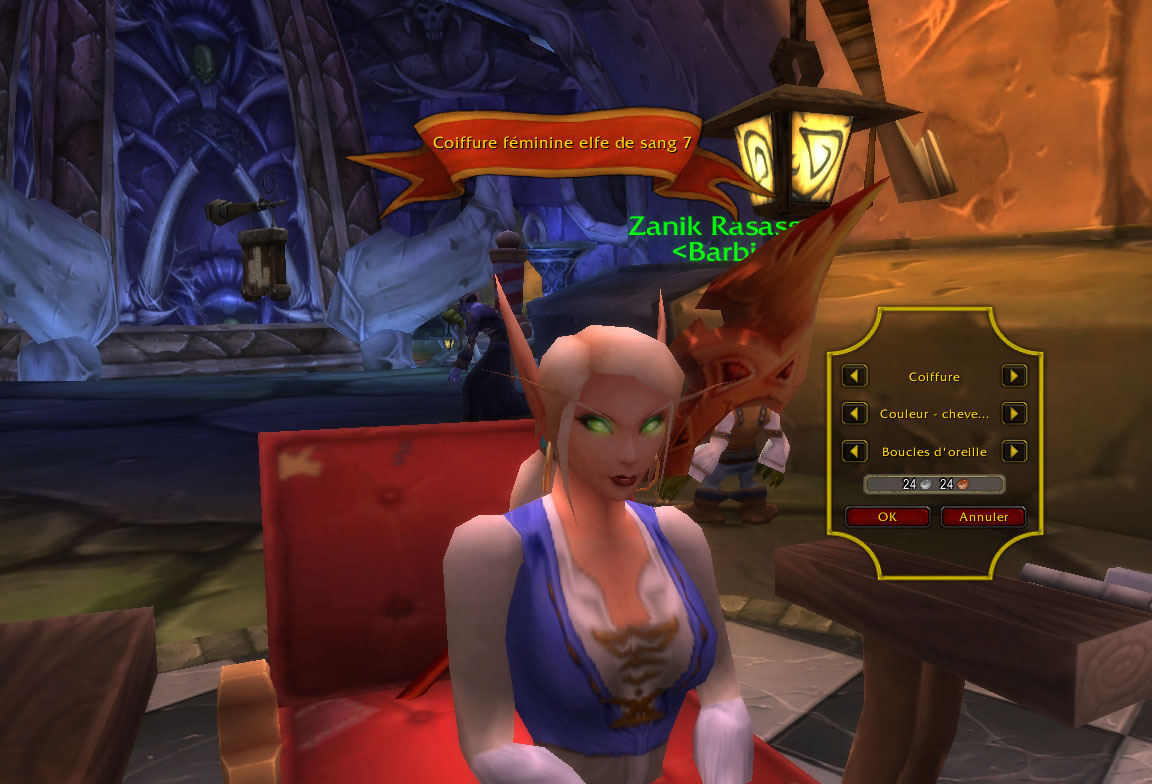The image size is (1152, 784).
Task: Switch to previous Boucles d'oreille option
Action: [854, 451]
